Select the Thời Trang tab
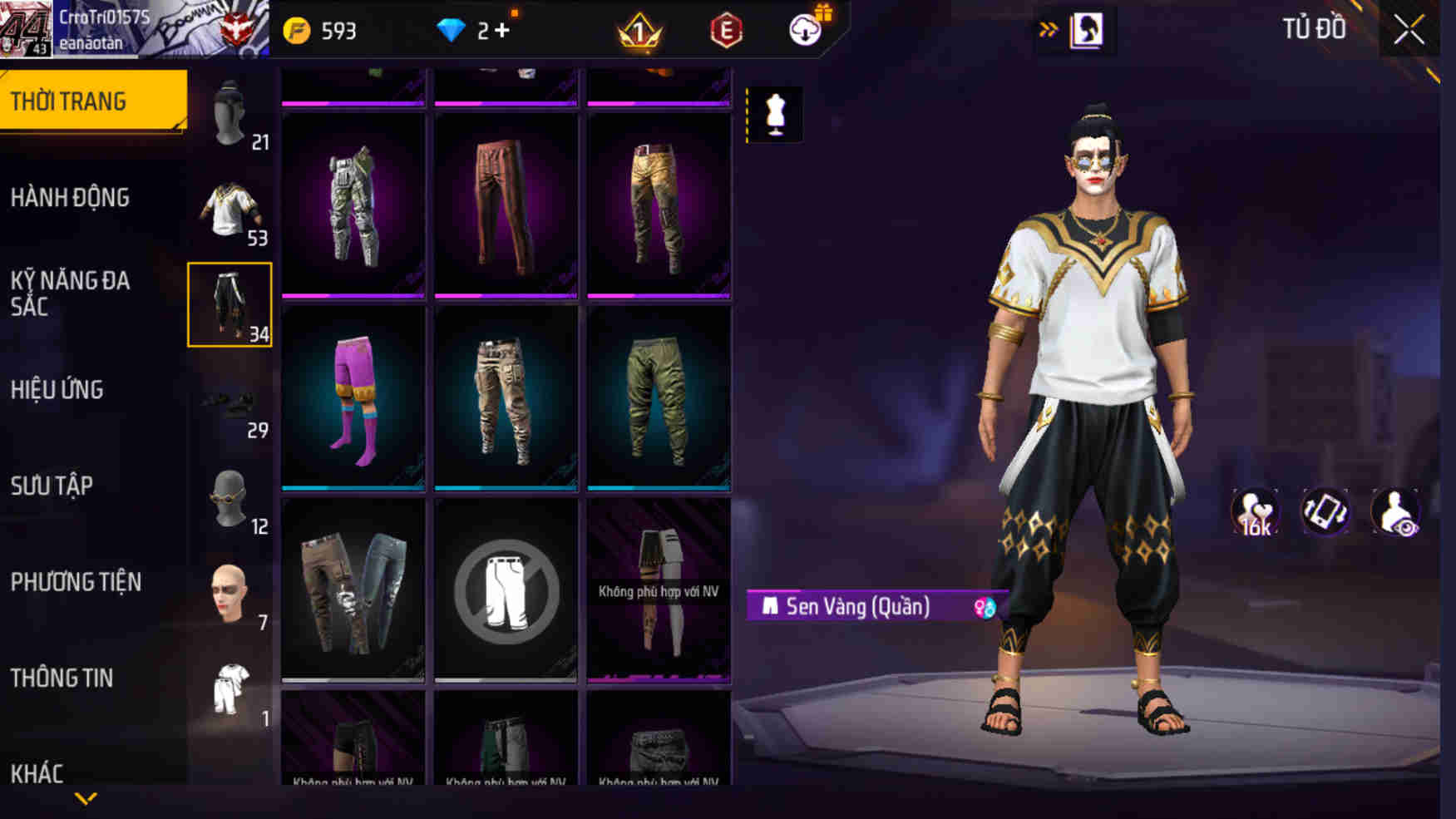Screen dimensions: 1456x819 (x=91, y=101)
